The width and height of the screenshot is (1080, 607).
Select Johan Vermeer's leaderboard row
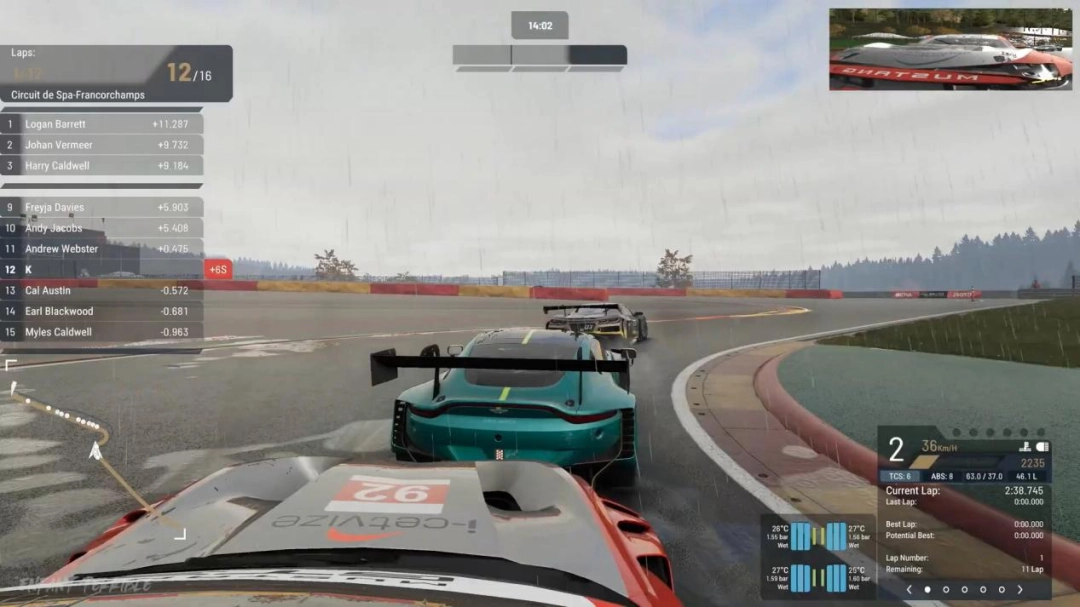(x=101, y=145)
